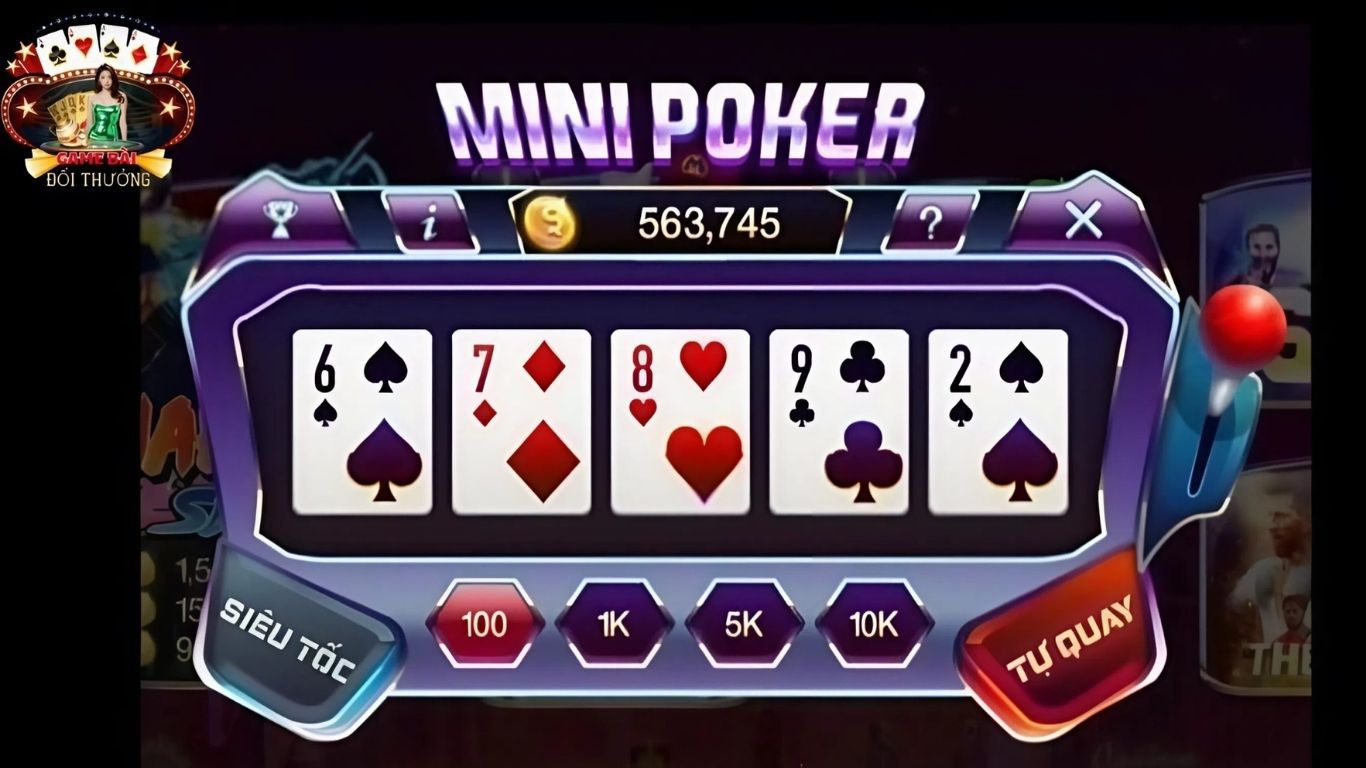Close Mini Poker with the X icon
Viewport: 1366px width, 768px height.
click(x=1085, y=222)
